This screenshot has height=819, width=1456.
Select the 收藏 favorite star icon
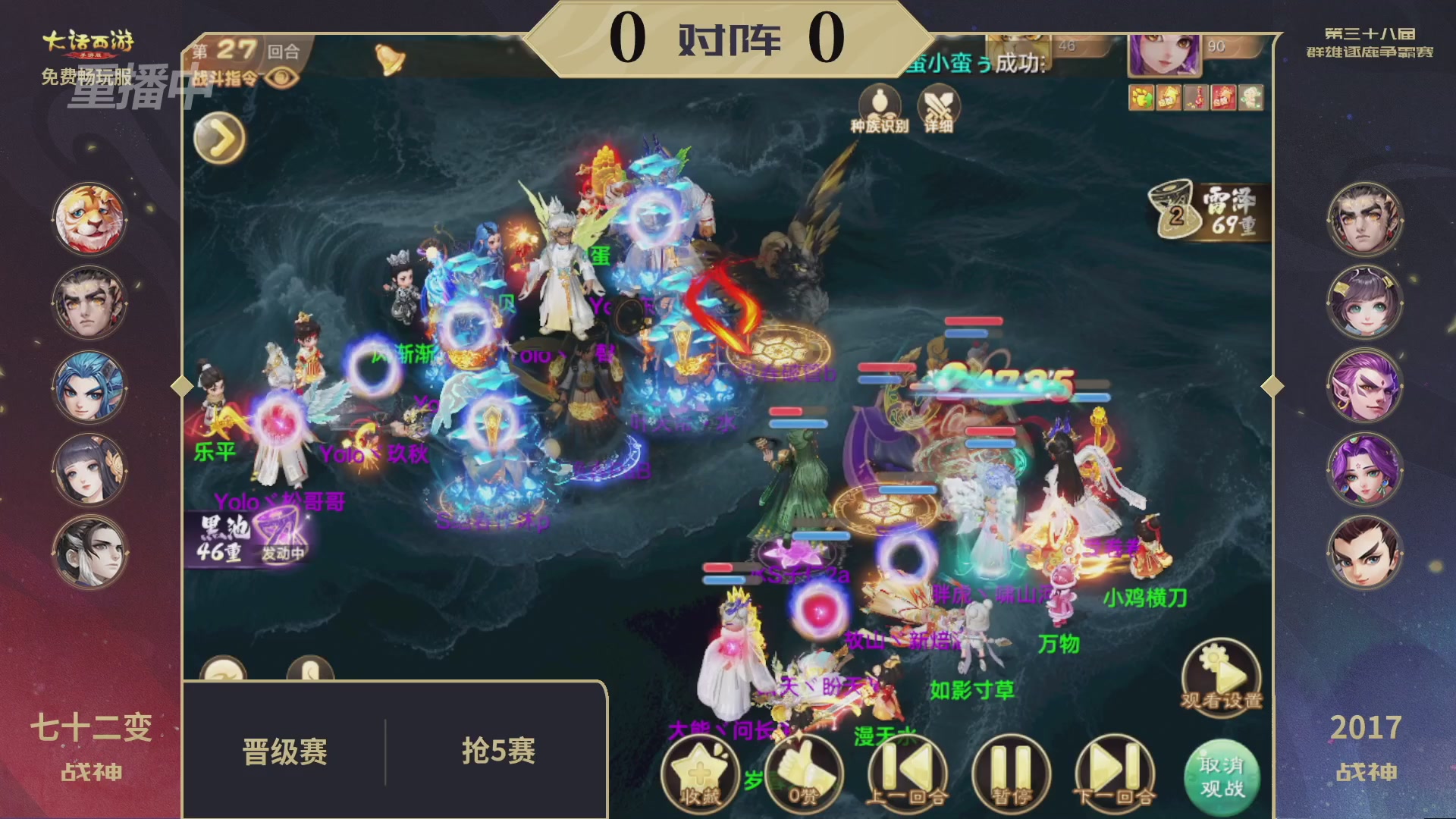pos(700,772)
